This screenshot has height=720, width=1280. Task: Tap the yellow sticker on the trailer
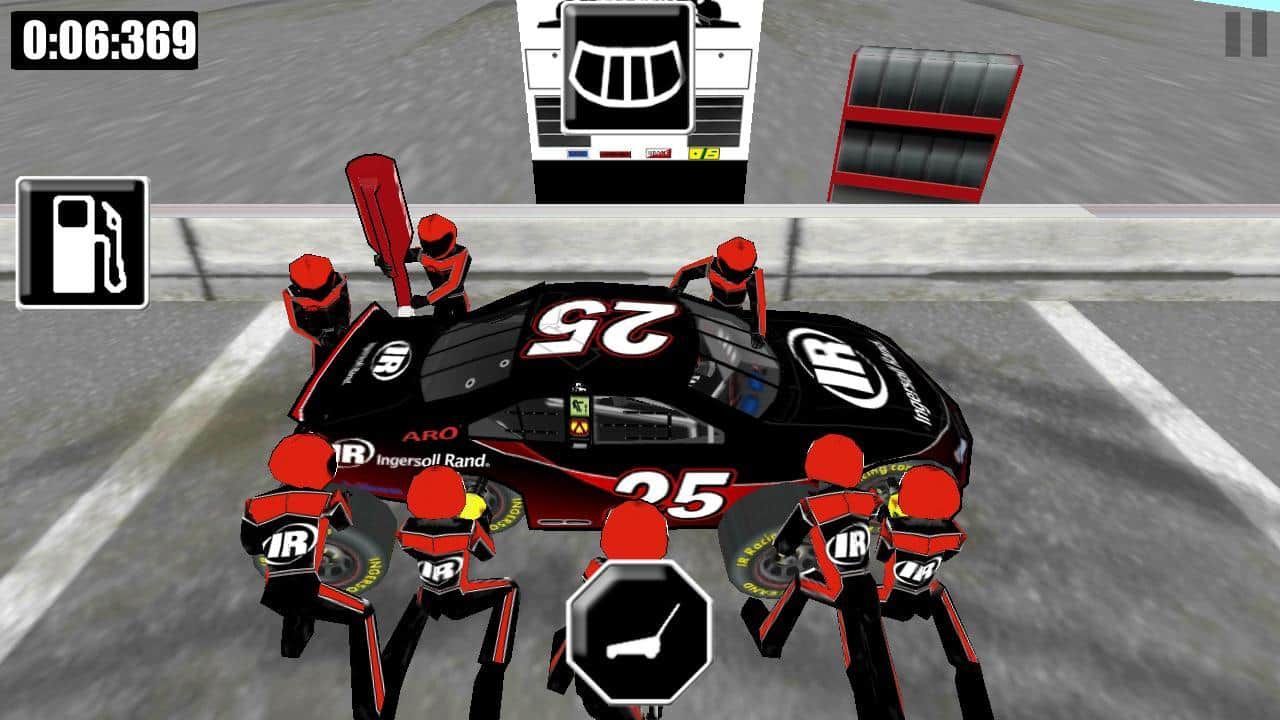coord(705,153)
